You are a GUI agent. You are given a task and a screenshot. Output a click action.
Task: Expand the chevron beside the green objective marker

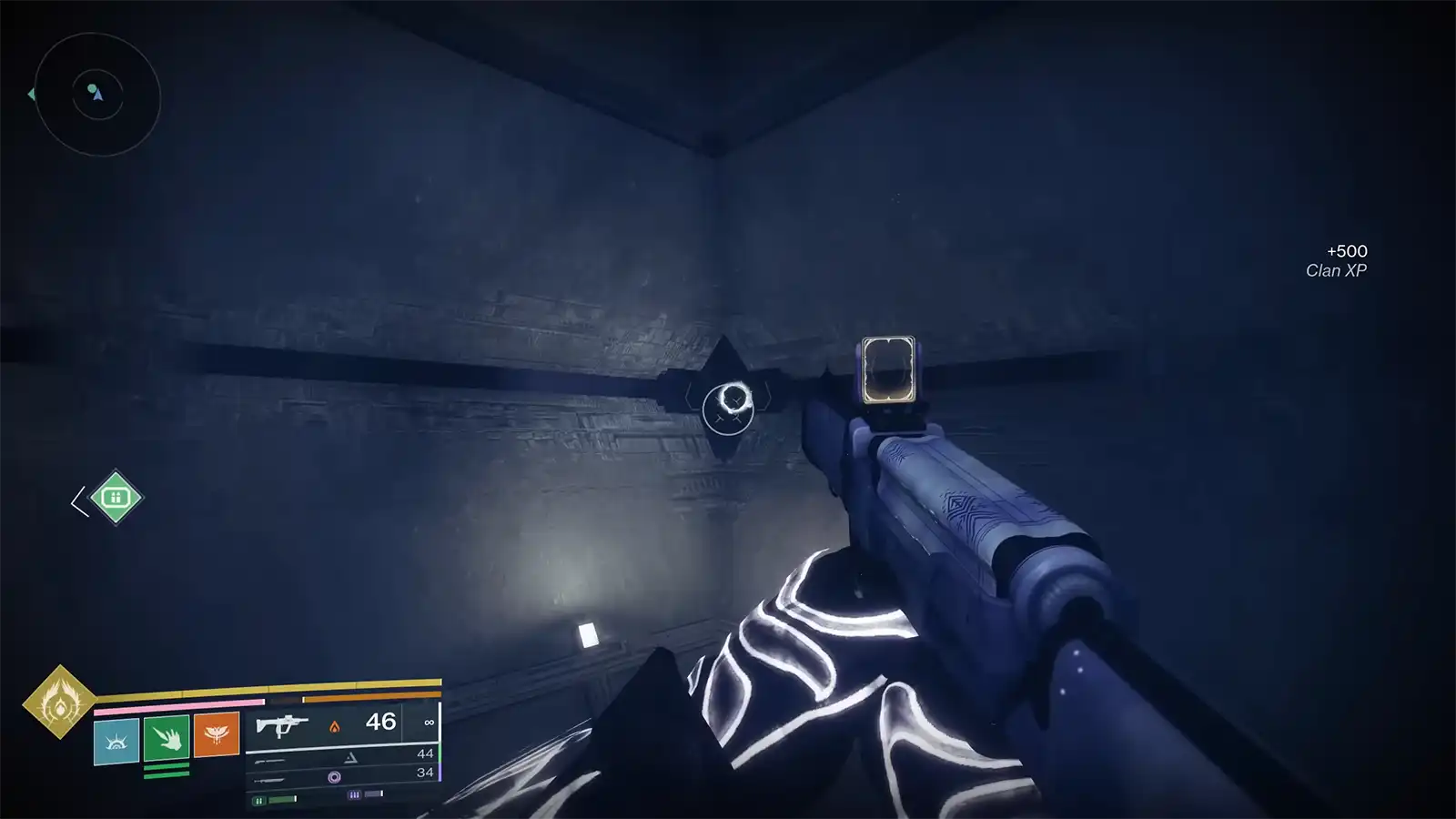click(77, 499)
